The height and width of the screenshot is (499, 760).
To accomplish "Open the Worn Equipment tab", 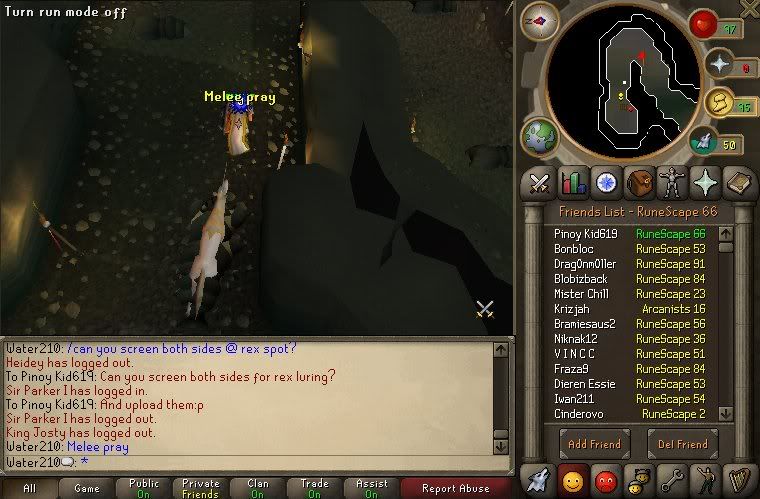I will pyautogui.click(x=671, y=183).
